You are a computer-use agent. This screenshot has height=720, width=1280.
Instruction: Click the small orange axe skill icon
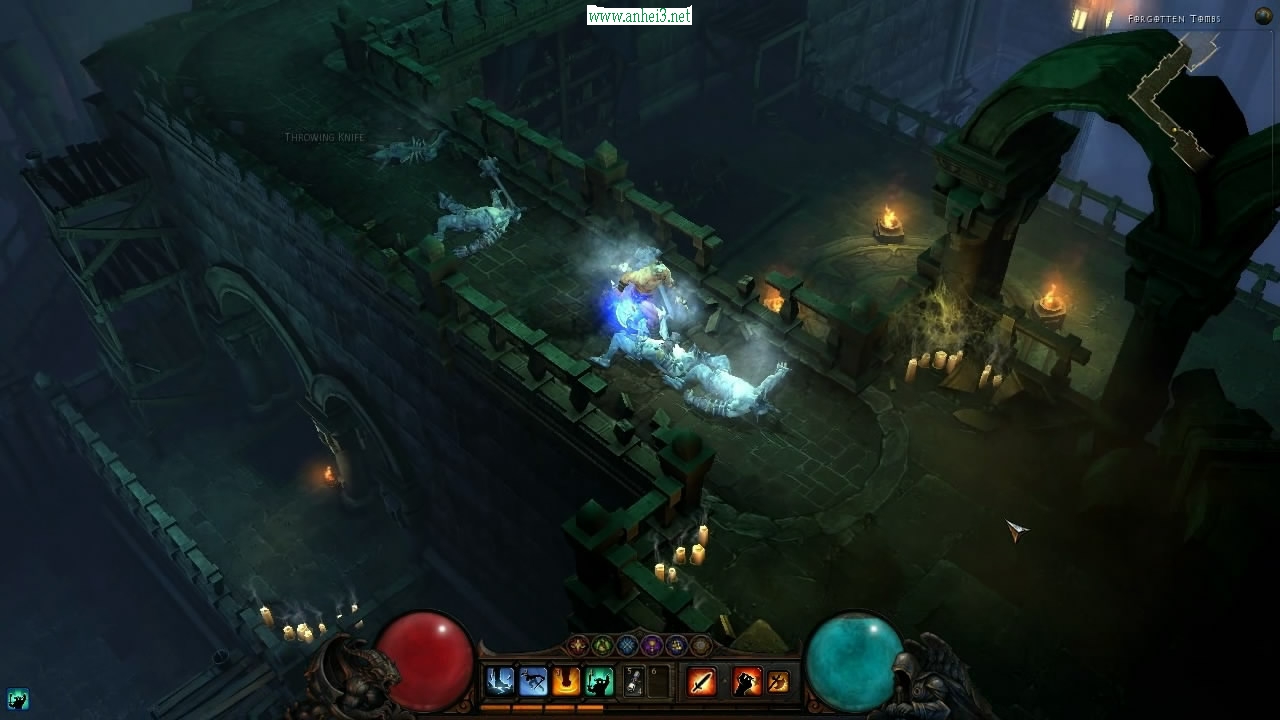pyautogui.click(x=778, y=682)
